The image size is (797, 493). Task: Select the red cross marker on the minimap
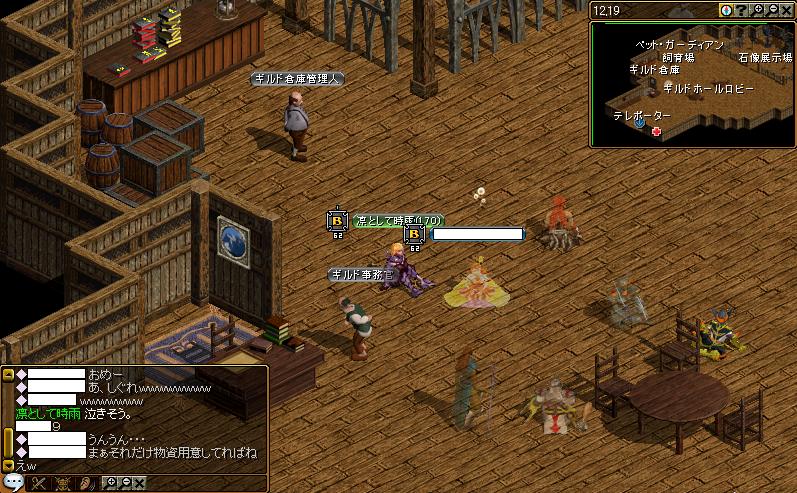657,131
